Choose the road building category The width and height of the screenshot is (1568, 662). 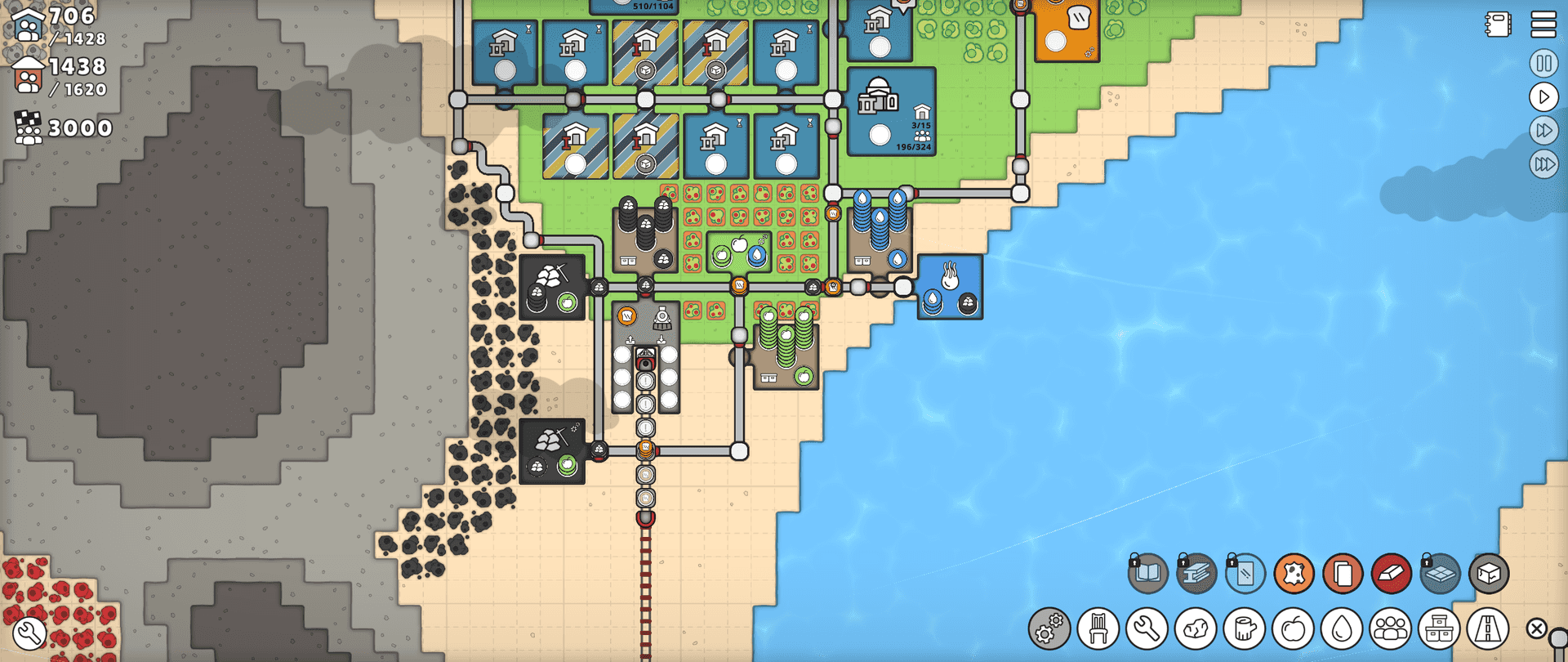point(1488,629)
